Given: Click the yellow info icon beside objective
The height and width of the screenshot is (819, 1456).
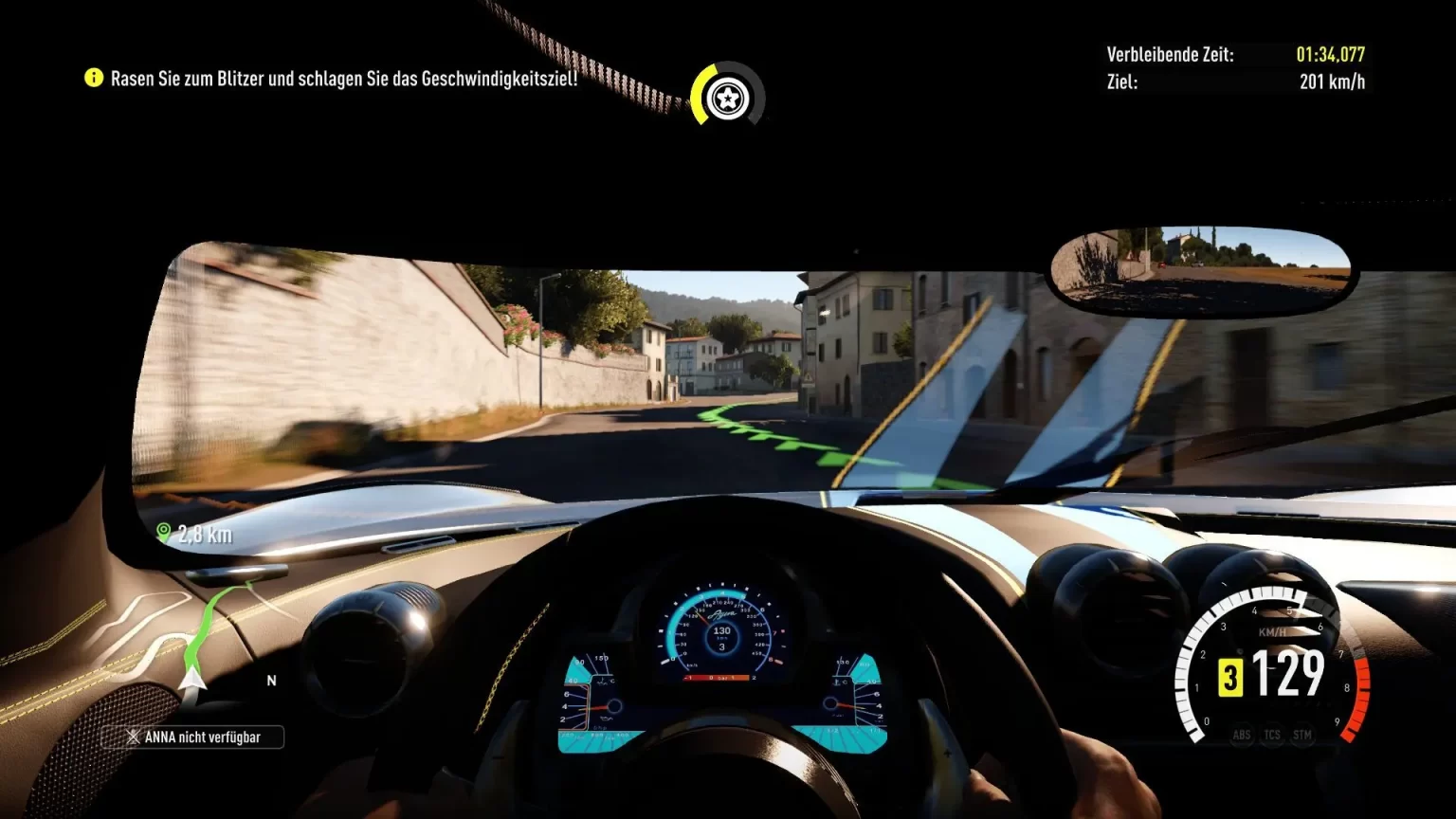Looking at the screenshot, I should click(x=93, y=78).
